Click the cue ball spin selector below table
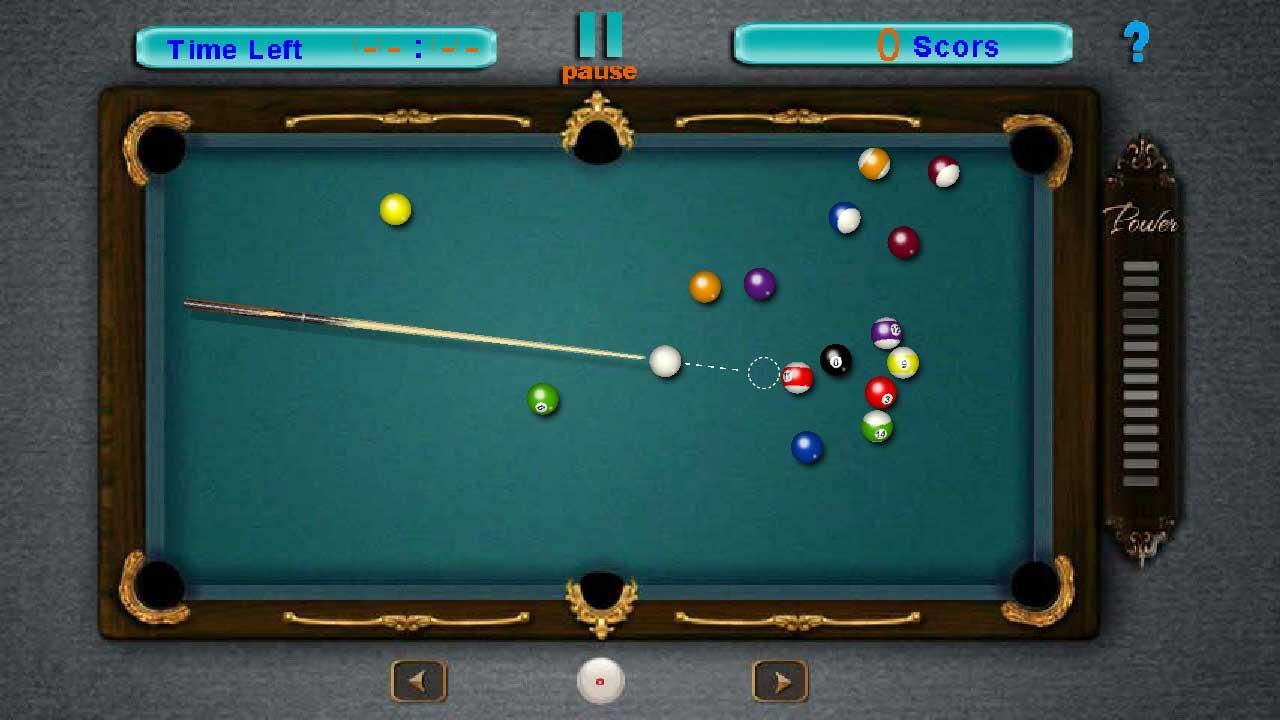The height and width of the screenshot is (720, 1280). [599, 680]
